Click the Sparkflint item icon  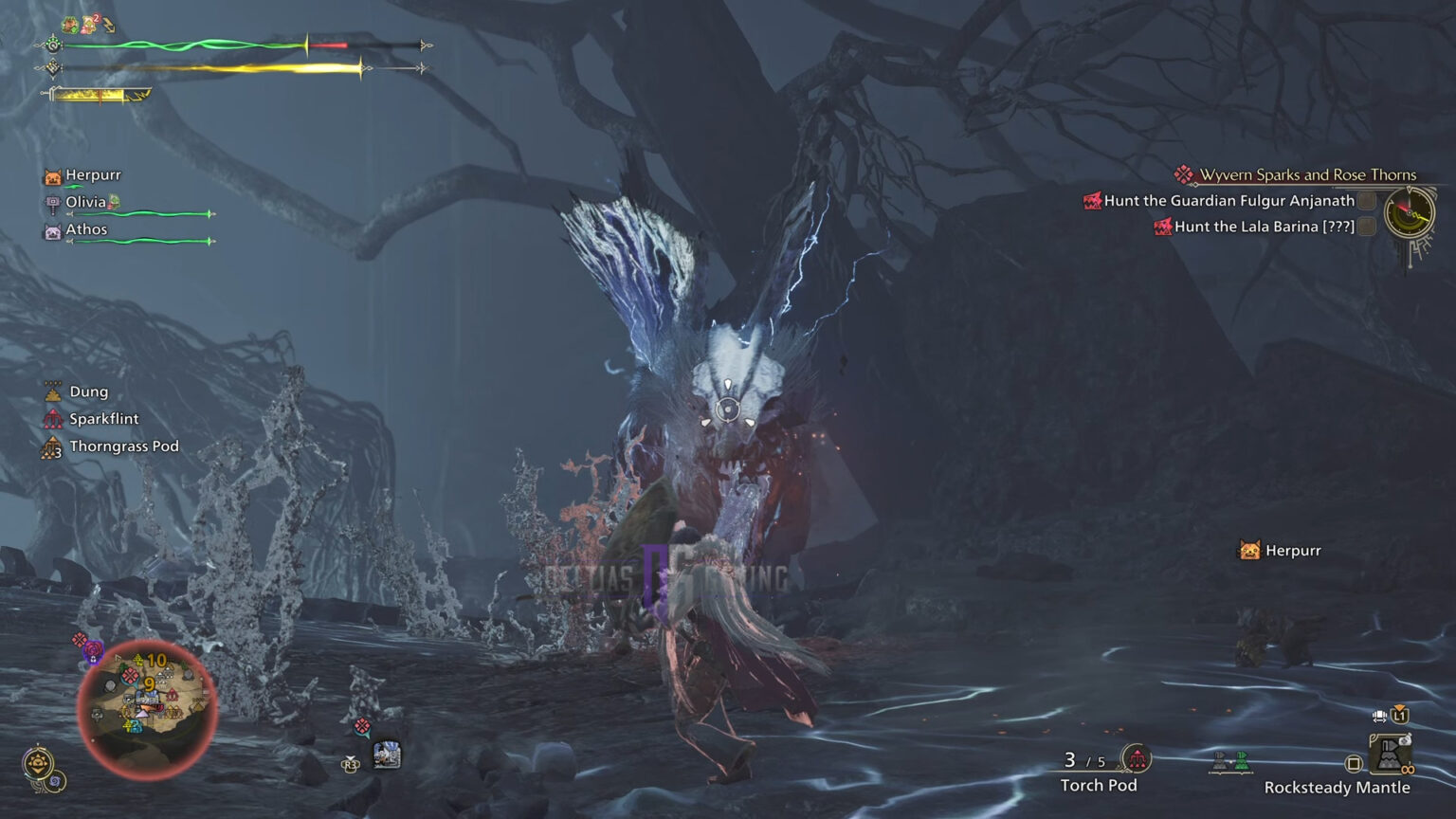(52, 418)
